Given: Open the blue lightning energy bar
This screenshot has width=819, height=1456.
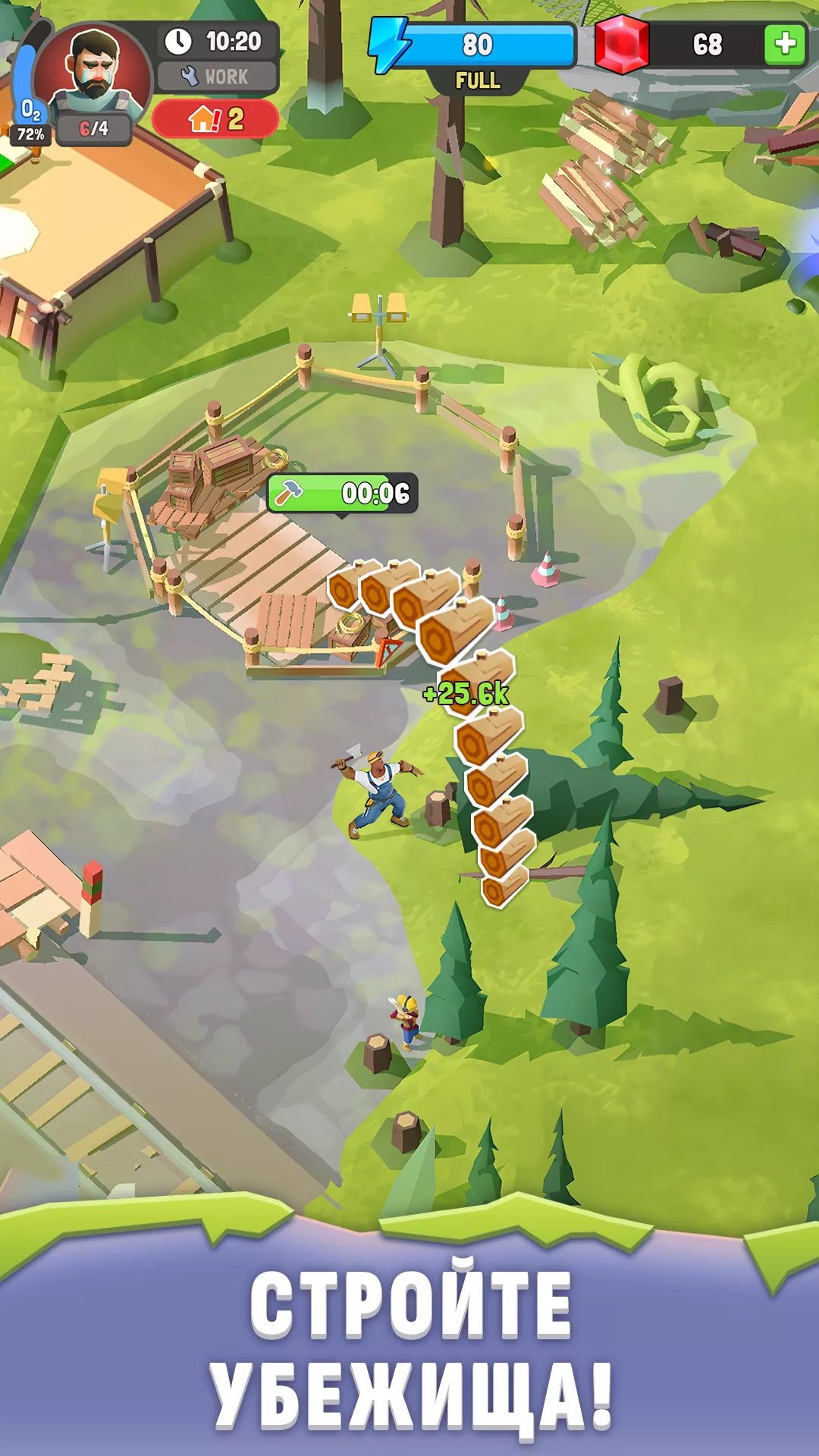Looking at the screenshot, I should pos(476,45).
